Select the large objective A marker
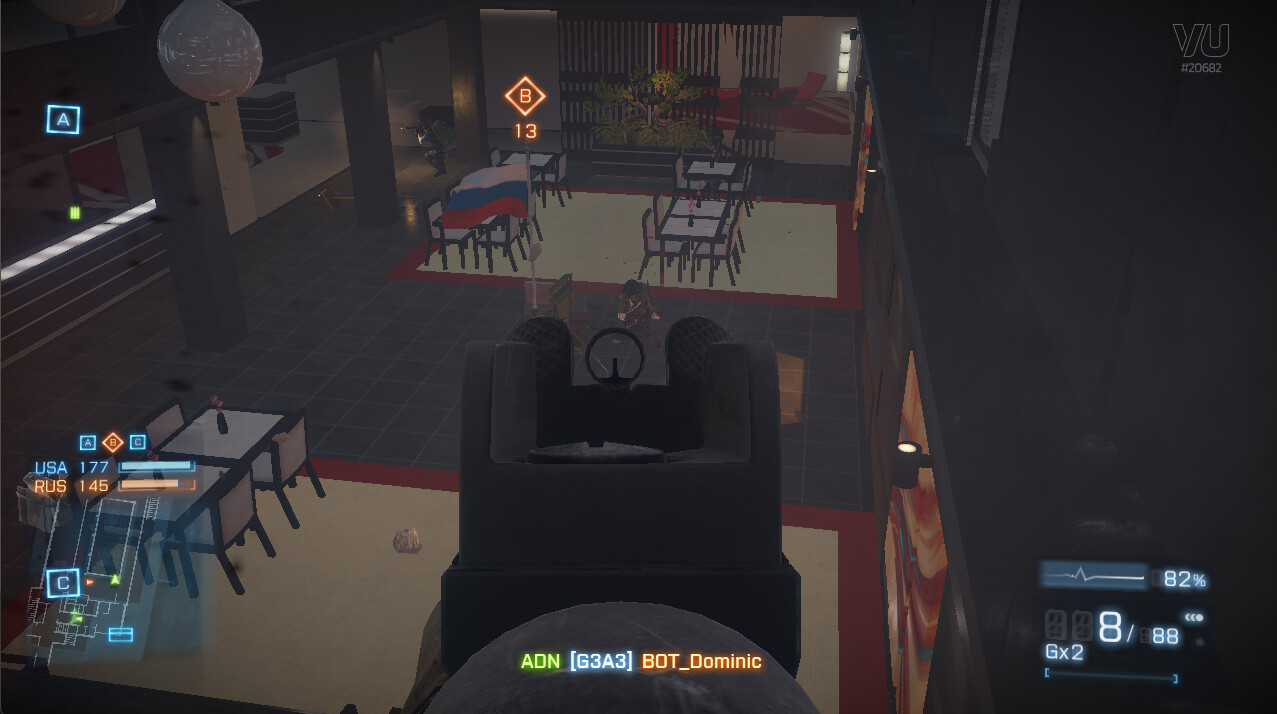 (x=63, y=120)
